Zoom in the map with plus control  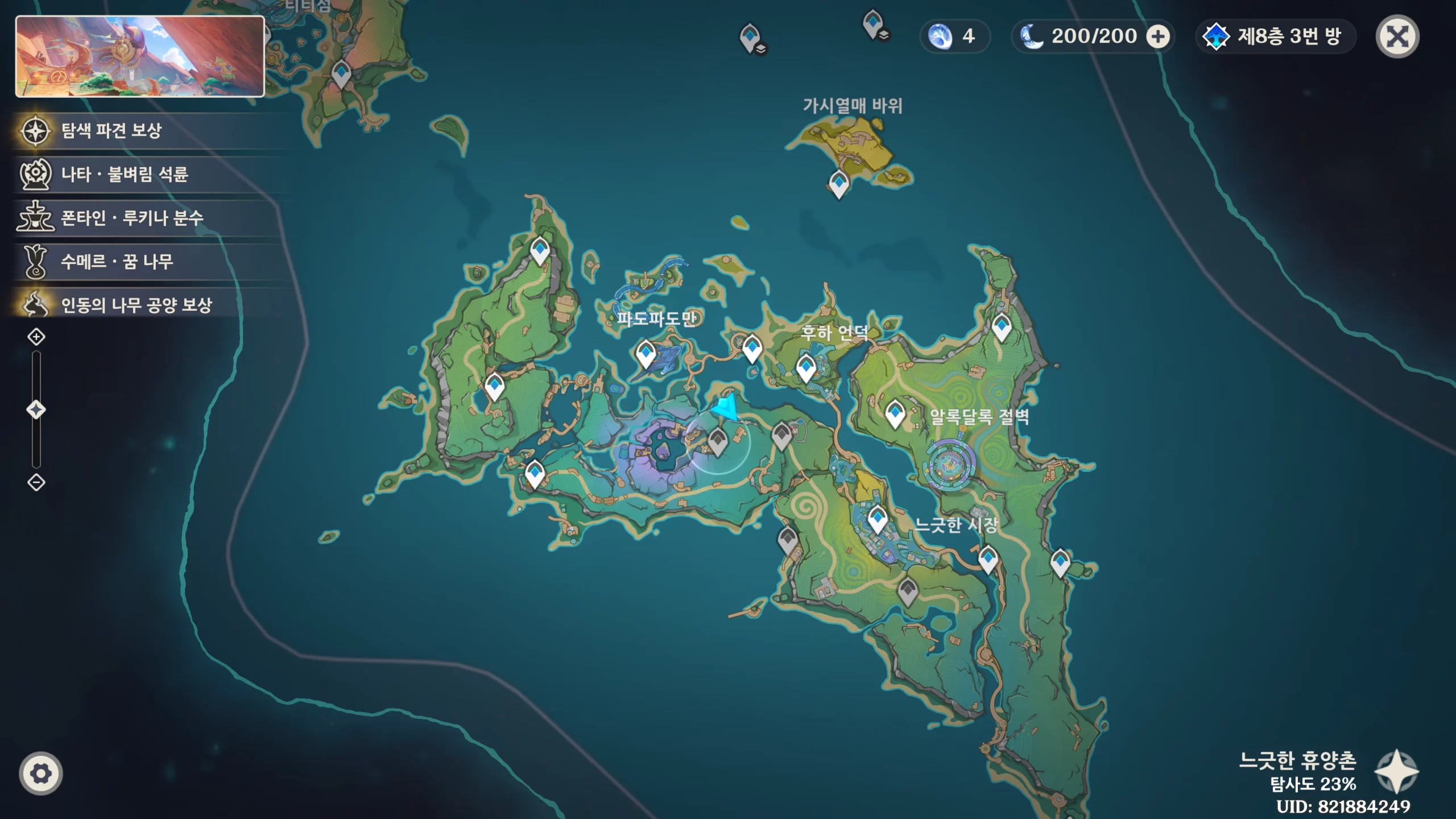[x=36, y=337]
